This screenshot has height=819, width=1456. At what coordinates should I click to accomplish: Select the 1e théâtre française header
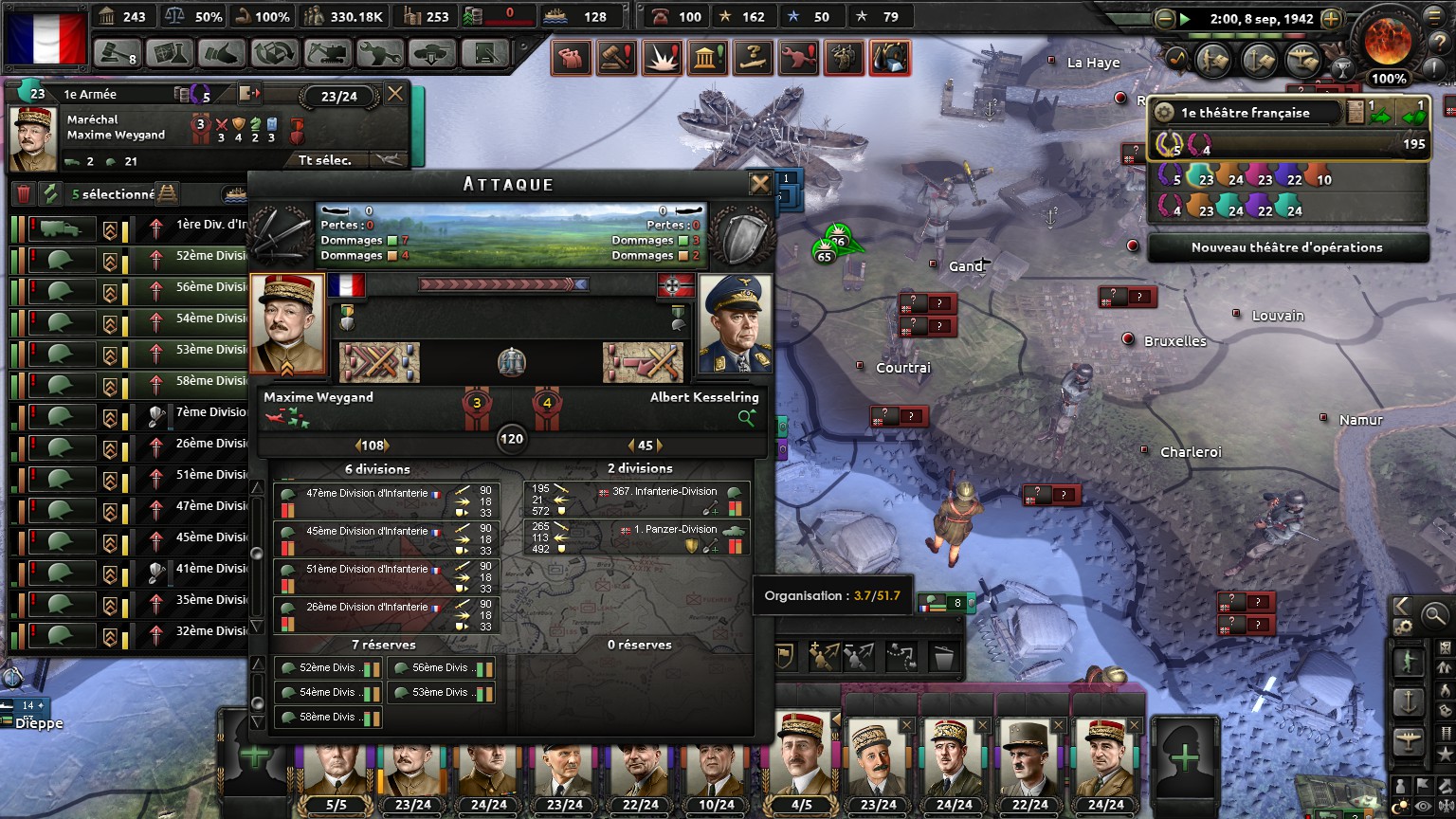(1245, 113)
